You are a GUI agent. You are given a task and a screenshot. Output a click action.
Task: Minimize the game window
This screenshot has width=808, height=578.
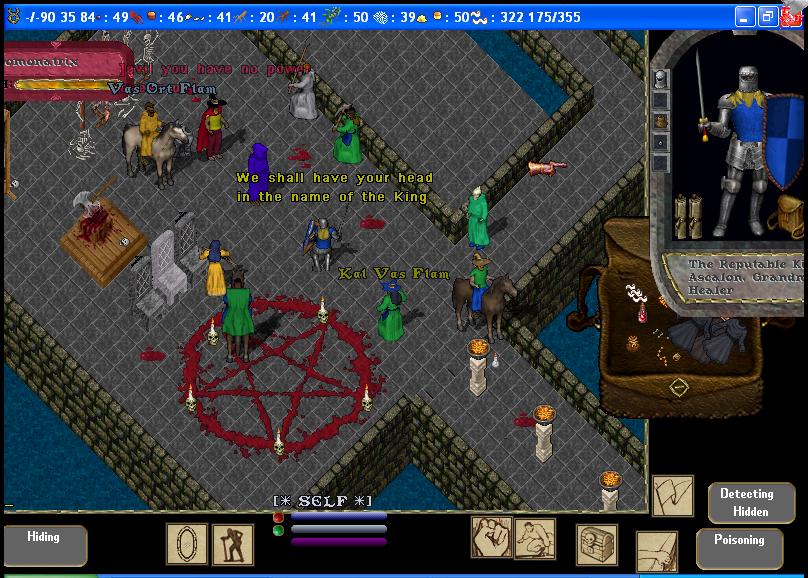coord(744,17)
